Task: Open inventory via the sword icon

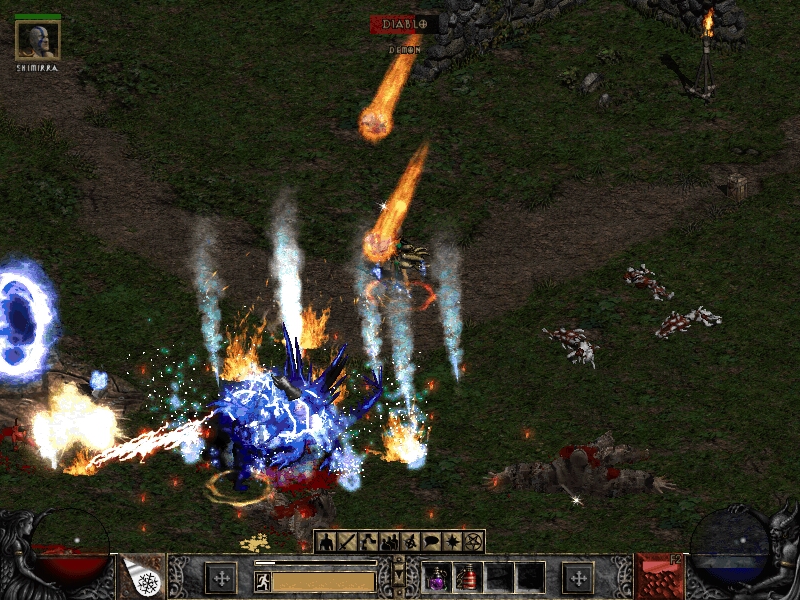Action: [347, 542]
